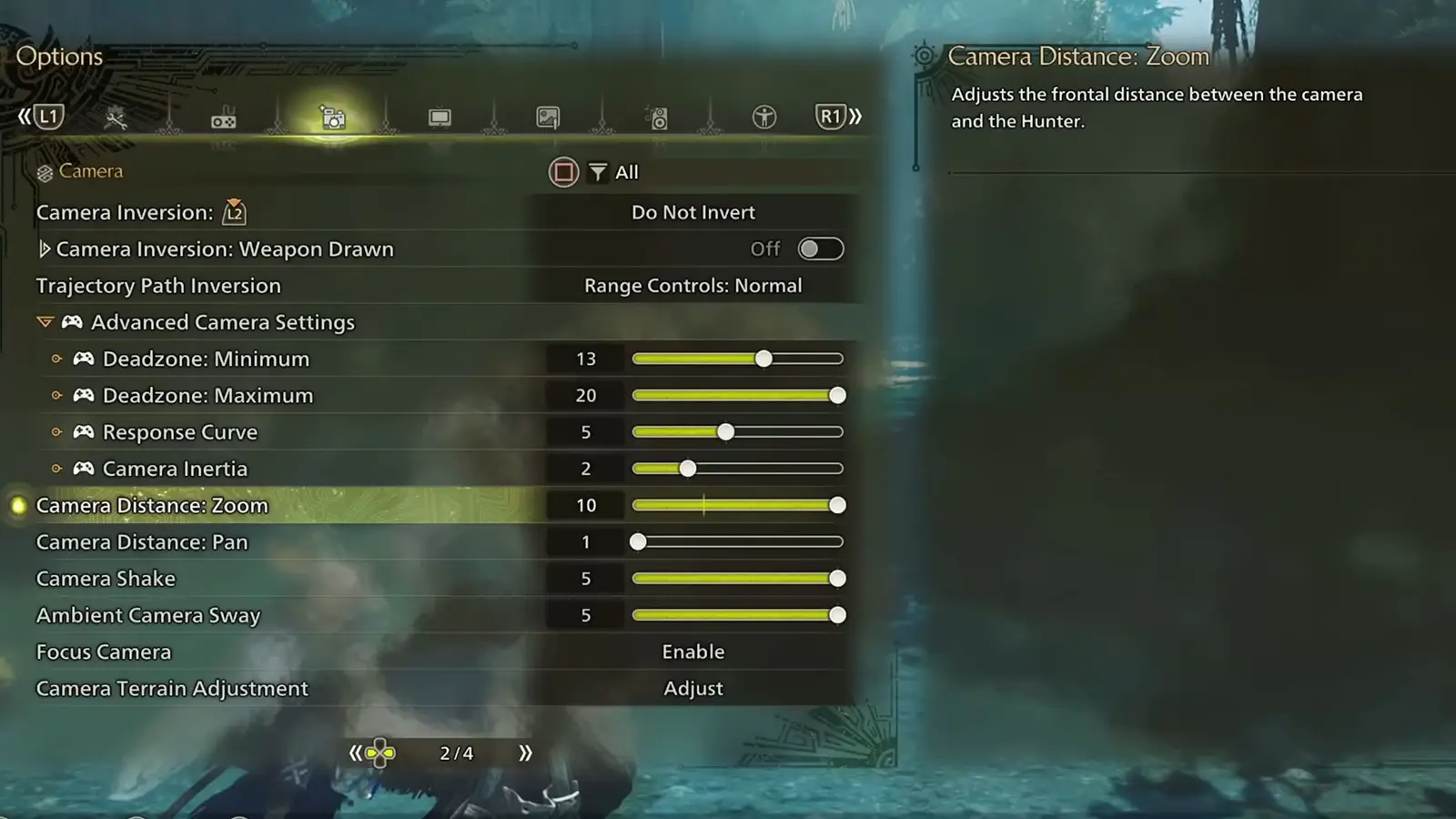Change Trajectory Path Inversion range controls setting
The width and height of the screenshot is (1456, 819).
click(x=693, y=285)
